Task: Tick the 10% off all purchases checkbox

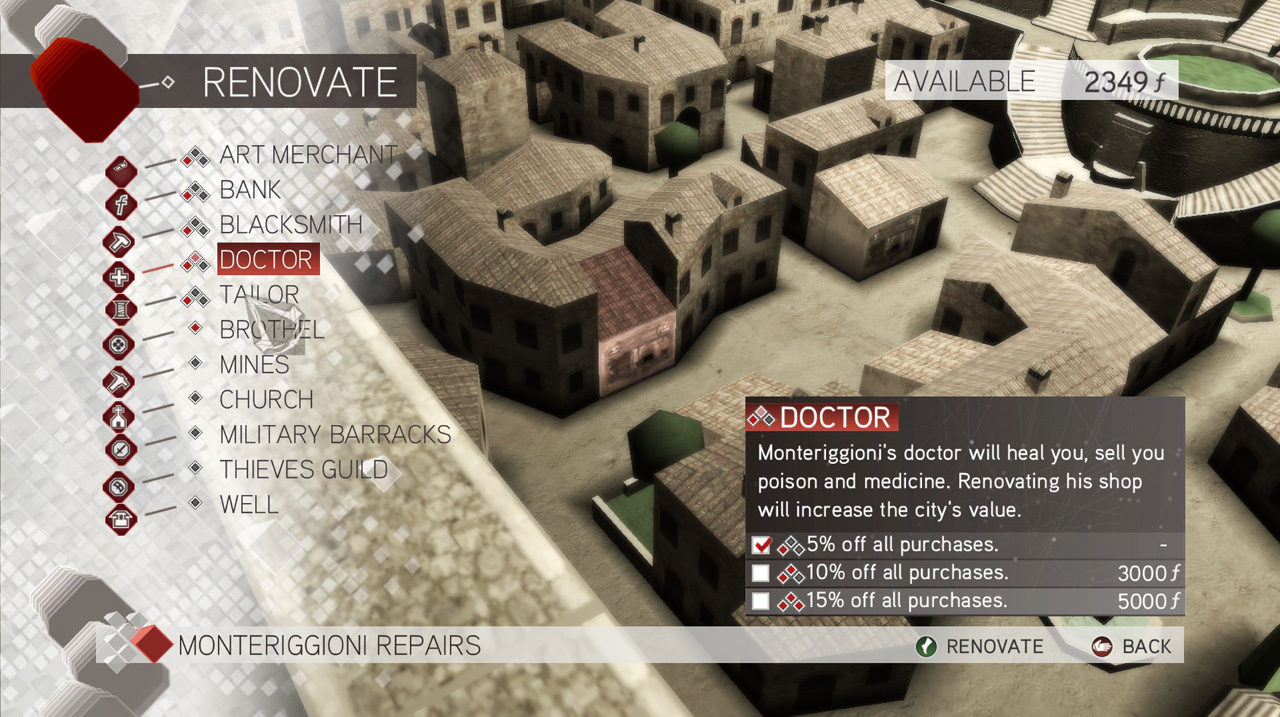Action: pyautogui.click(x=762, y=574)
